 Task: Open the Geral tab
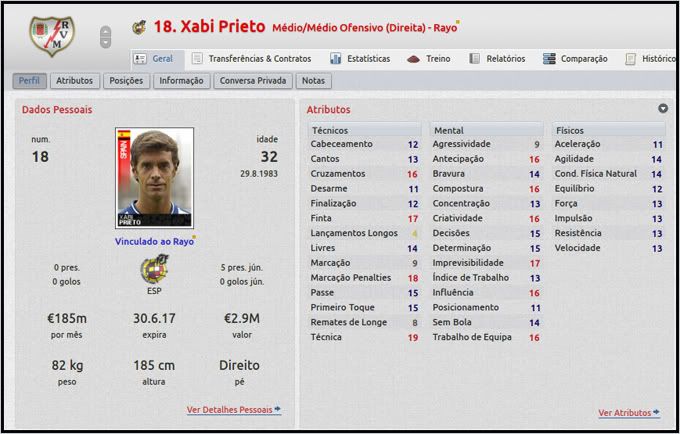coord(154,59)
